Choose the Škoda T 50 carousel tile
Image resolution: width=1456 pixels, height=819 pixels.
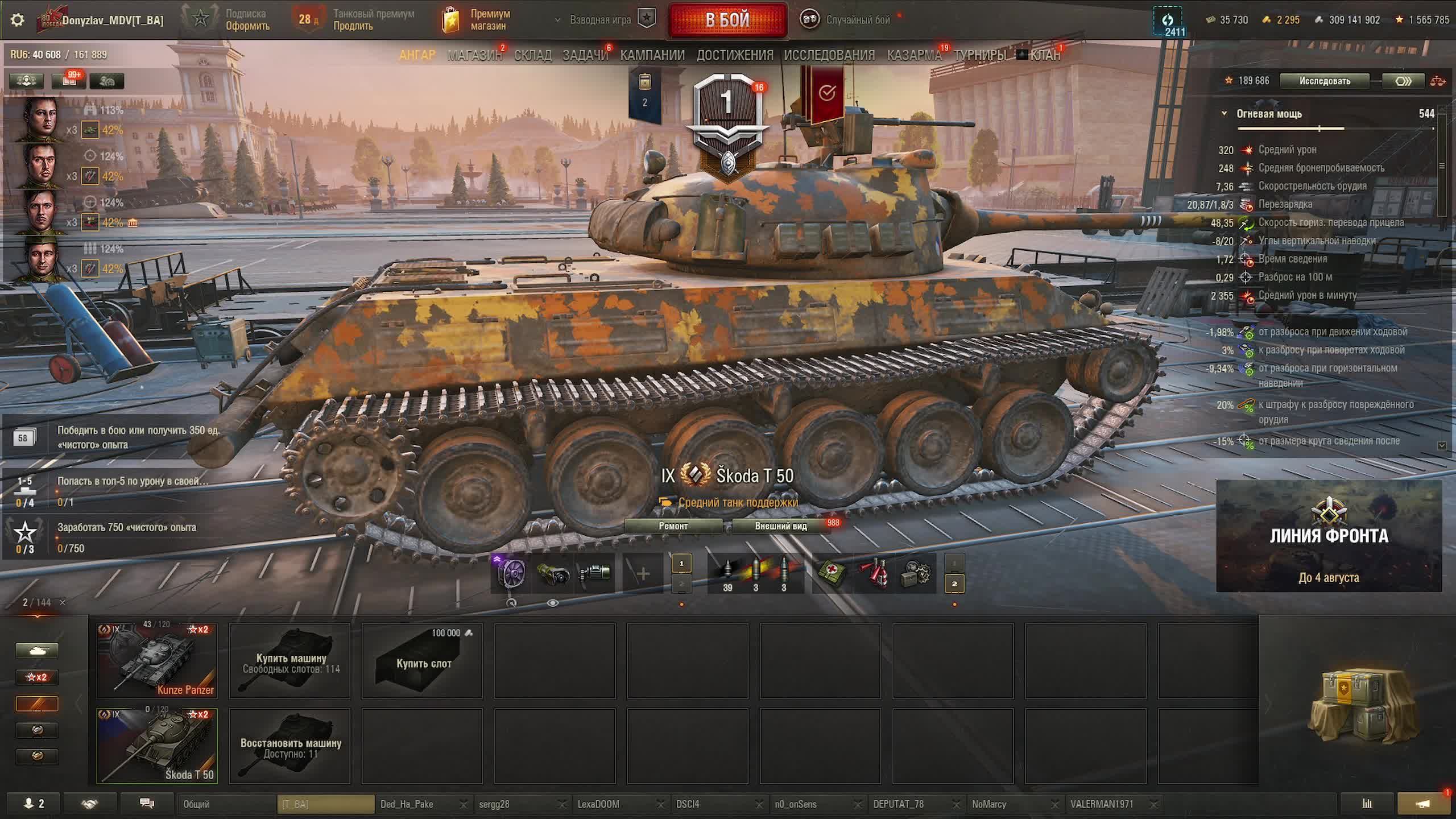(x=157, y=746)
